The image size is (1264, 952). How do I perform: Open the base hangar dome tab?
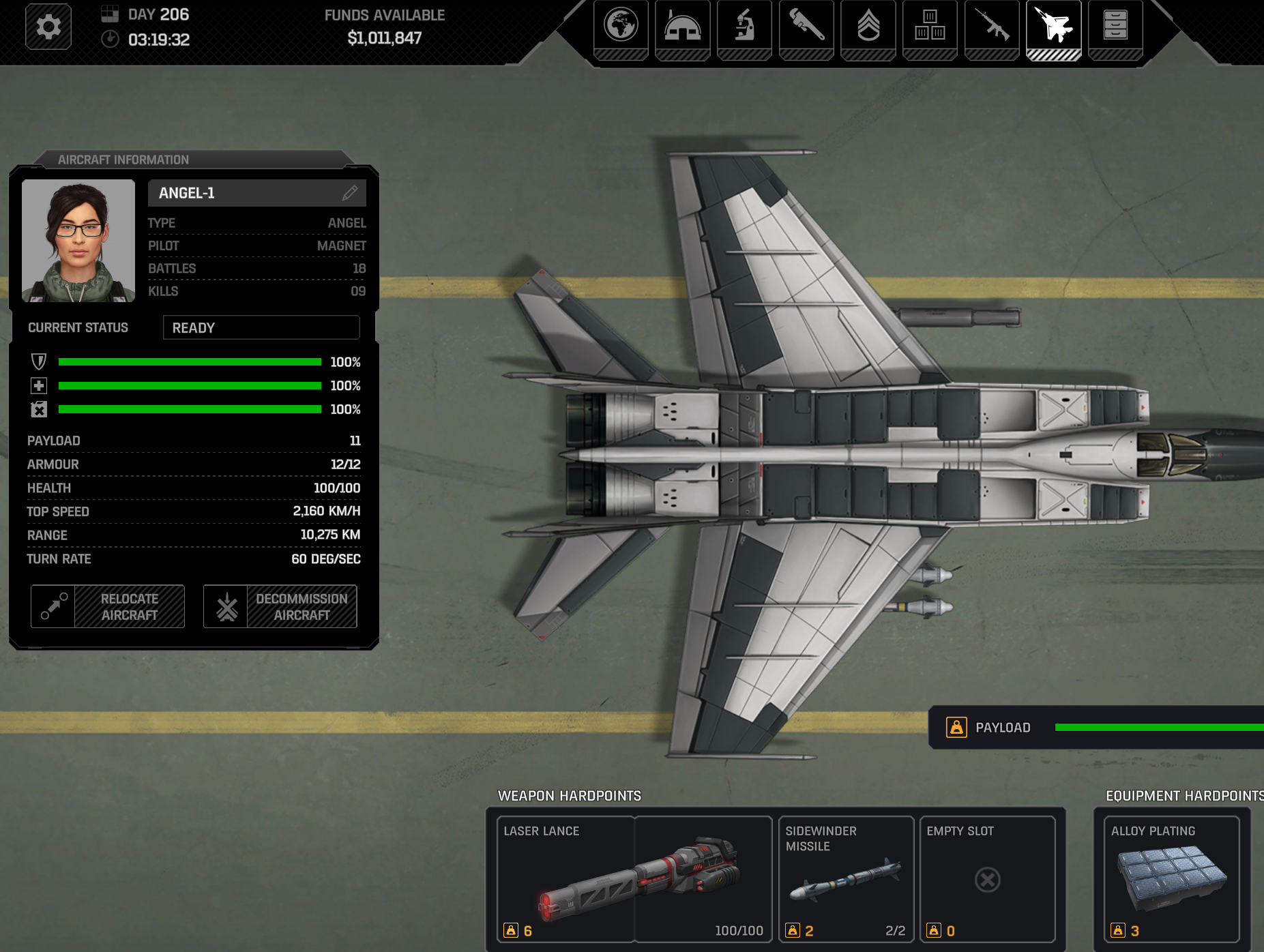click(682, 27)
